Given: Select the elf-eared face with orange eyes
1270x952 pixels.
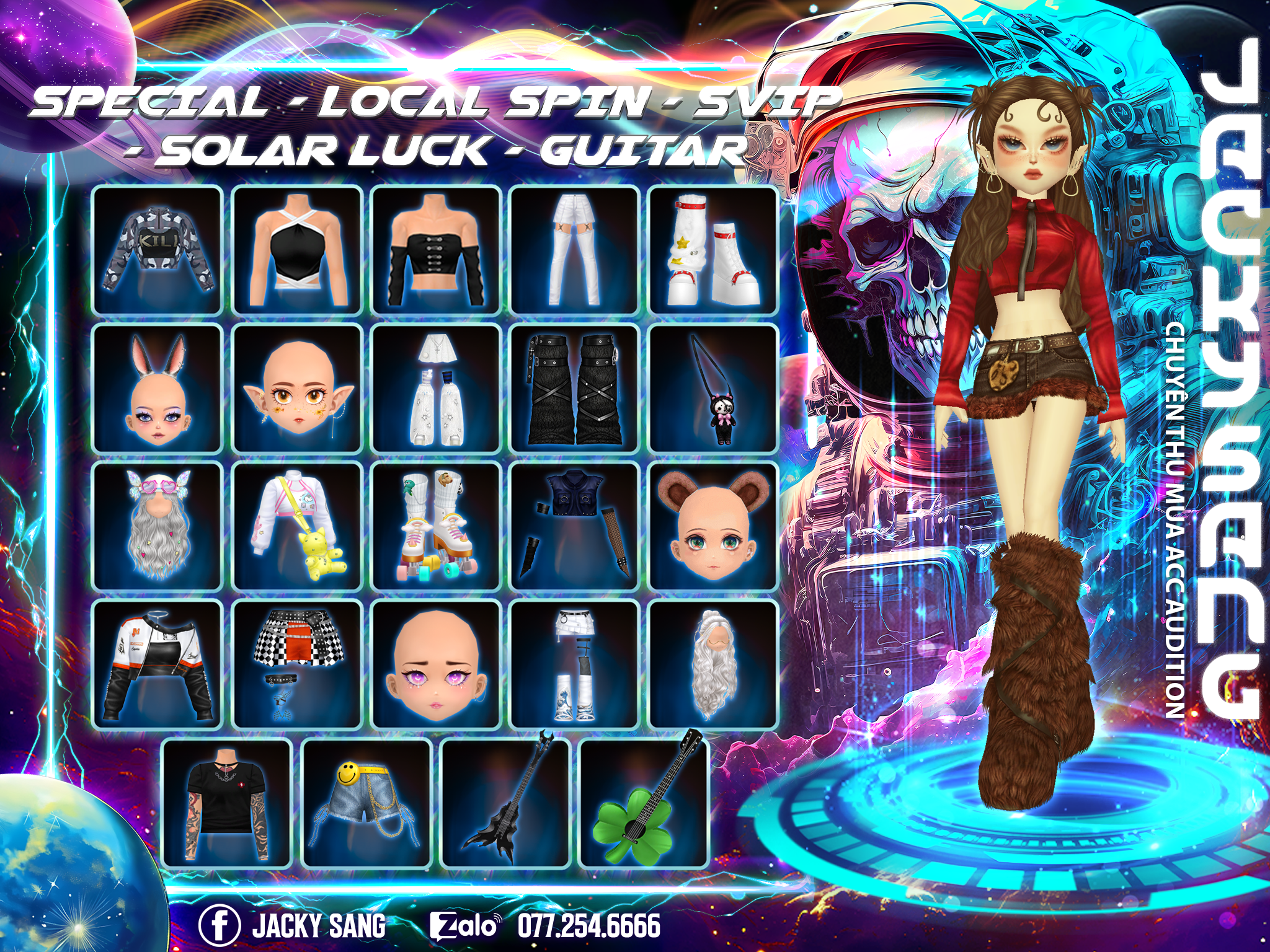Looking at the screenshot, I should tap(297, 389).
